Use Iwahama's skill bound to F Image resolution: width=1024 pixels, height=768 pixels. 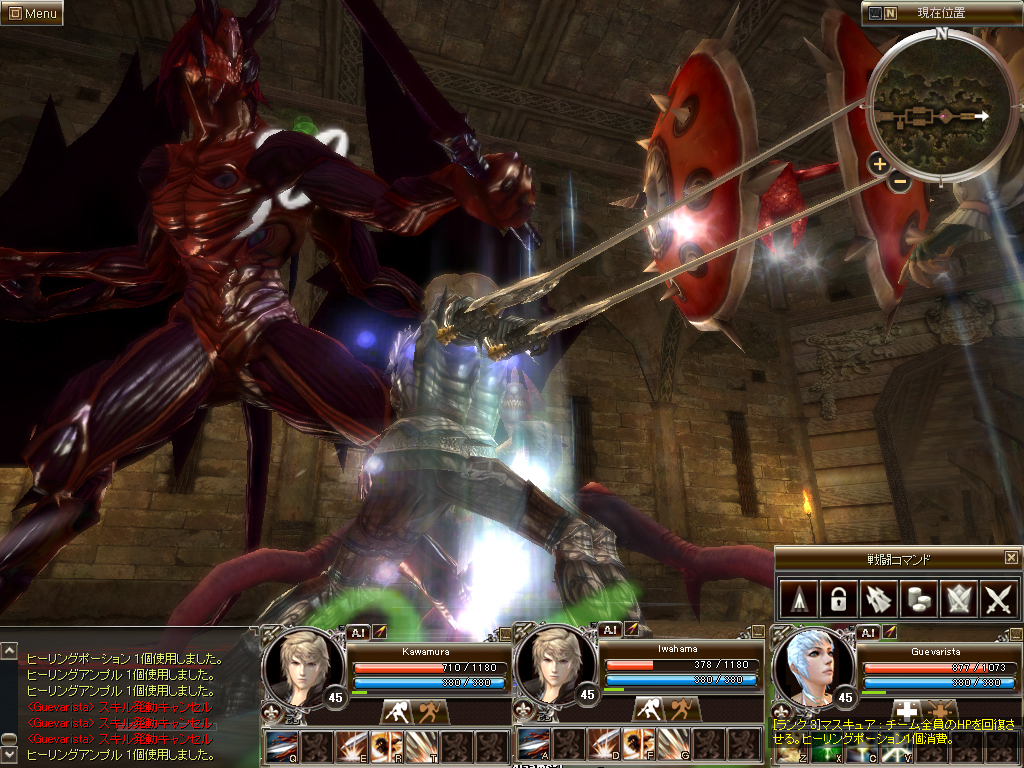pyautogui.click(x=639, y=744)
